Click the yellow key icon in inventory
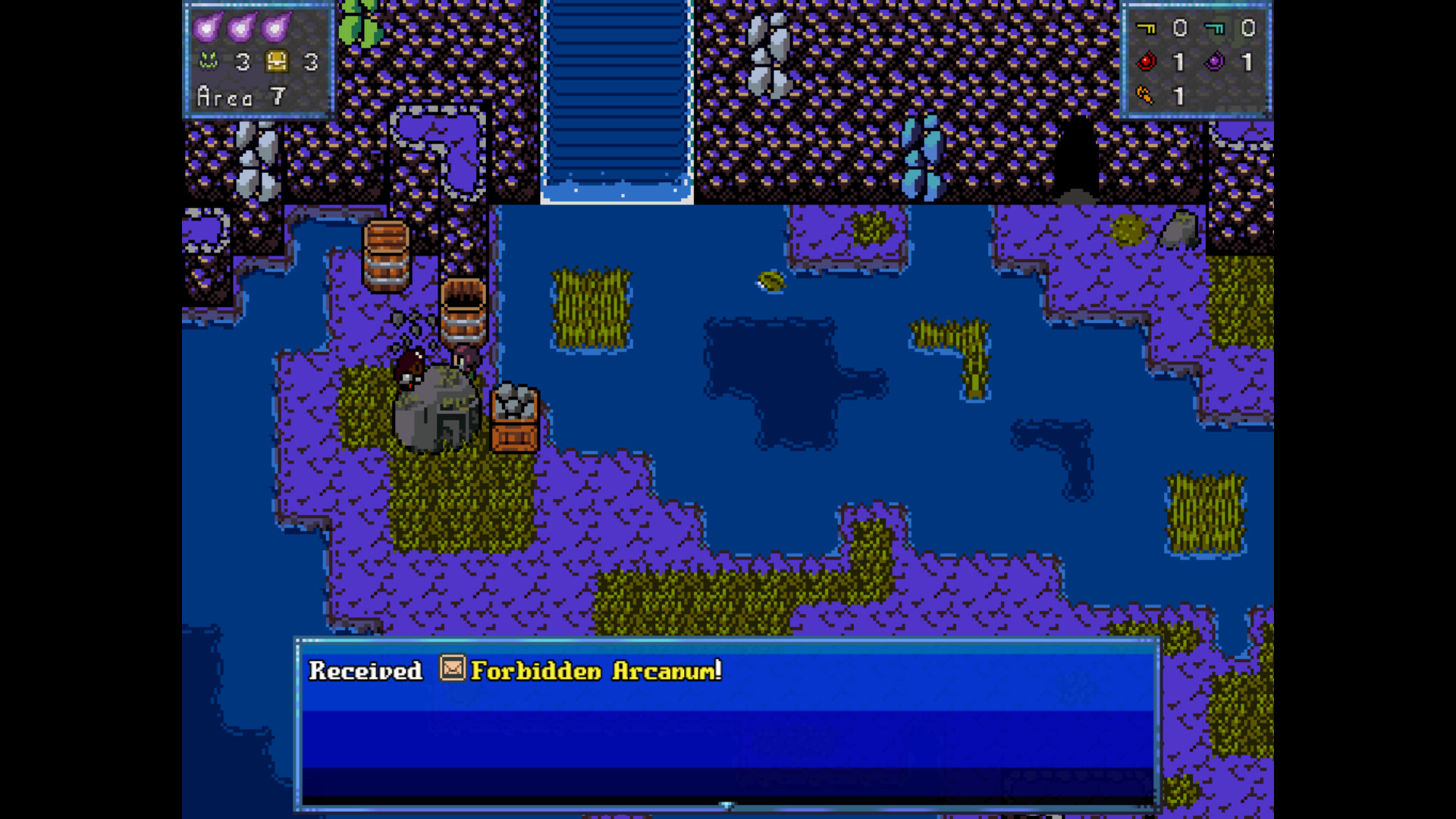The height and width of the screenshot is (819, 1456). [x=1147, y=28]
